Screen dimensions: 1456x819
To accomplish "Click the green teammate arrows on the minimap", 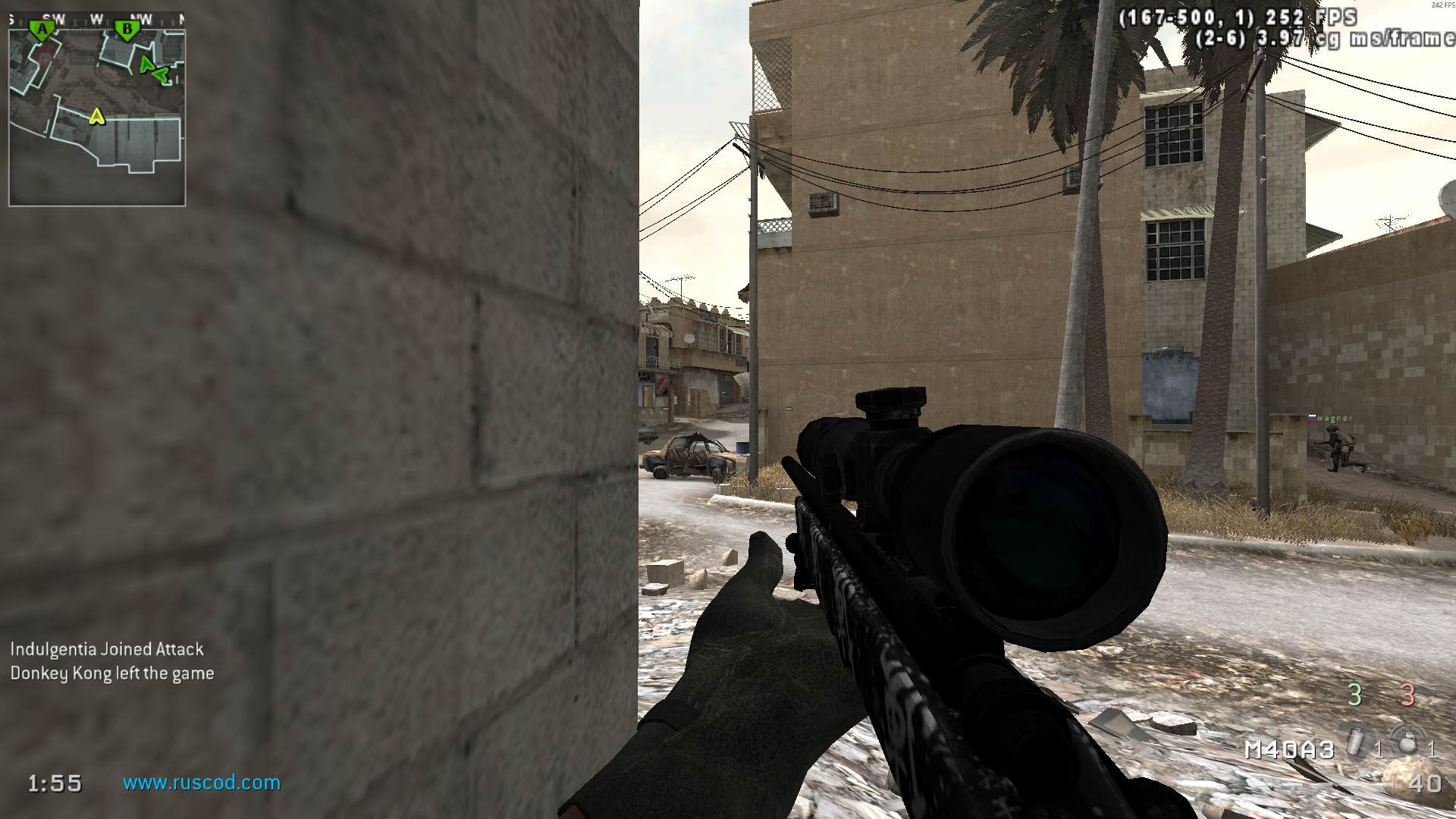I will (x=153, y=70).
